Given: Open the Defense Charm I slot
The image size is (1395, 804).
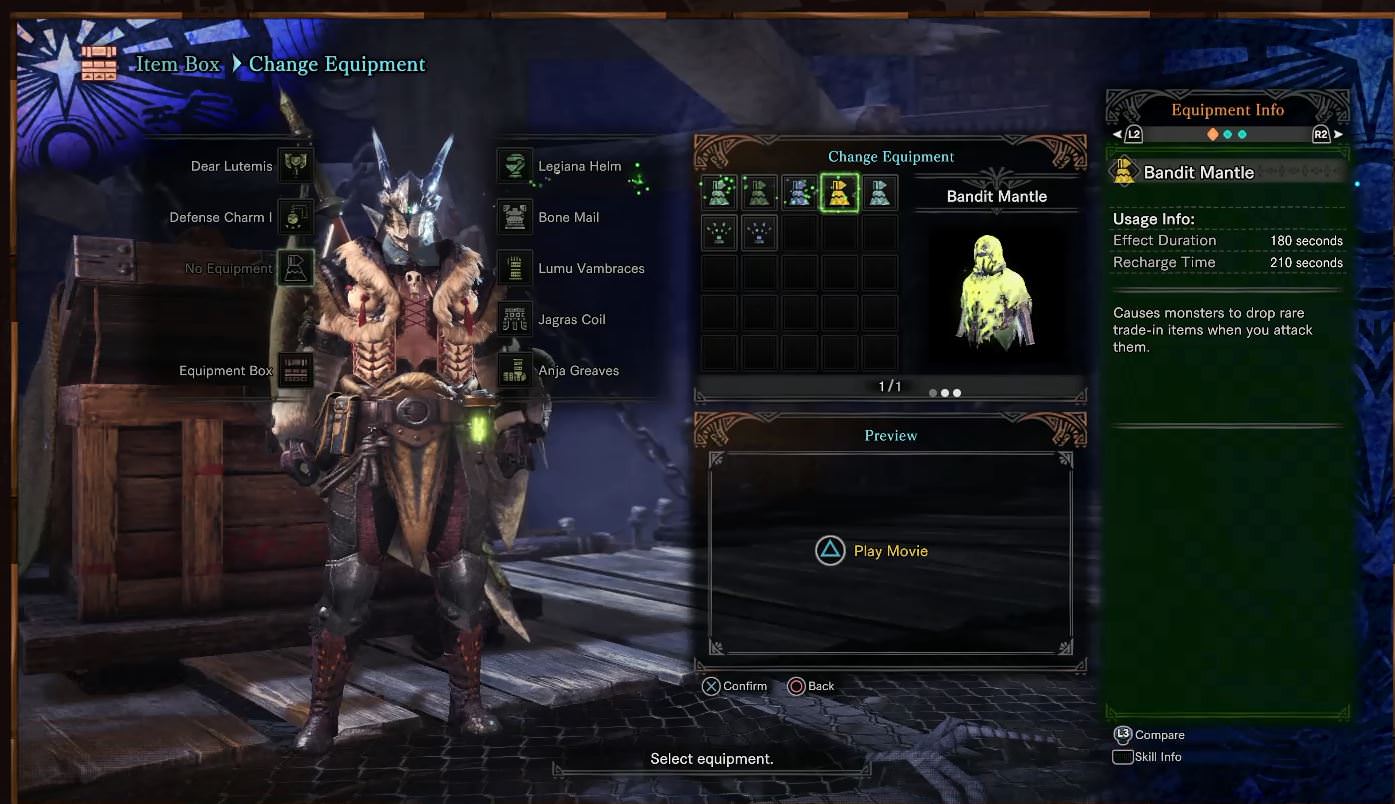Looking at the screenshot, I should point(296,217).
